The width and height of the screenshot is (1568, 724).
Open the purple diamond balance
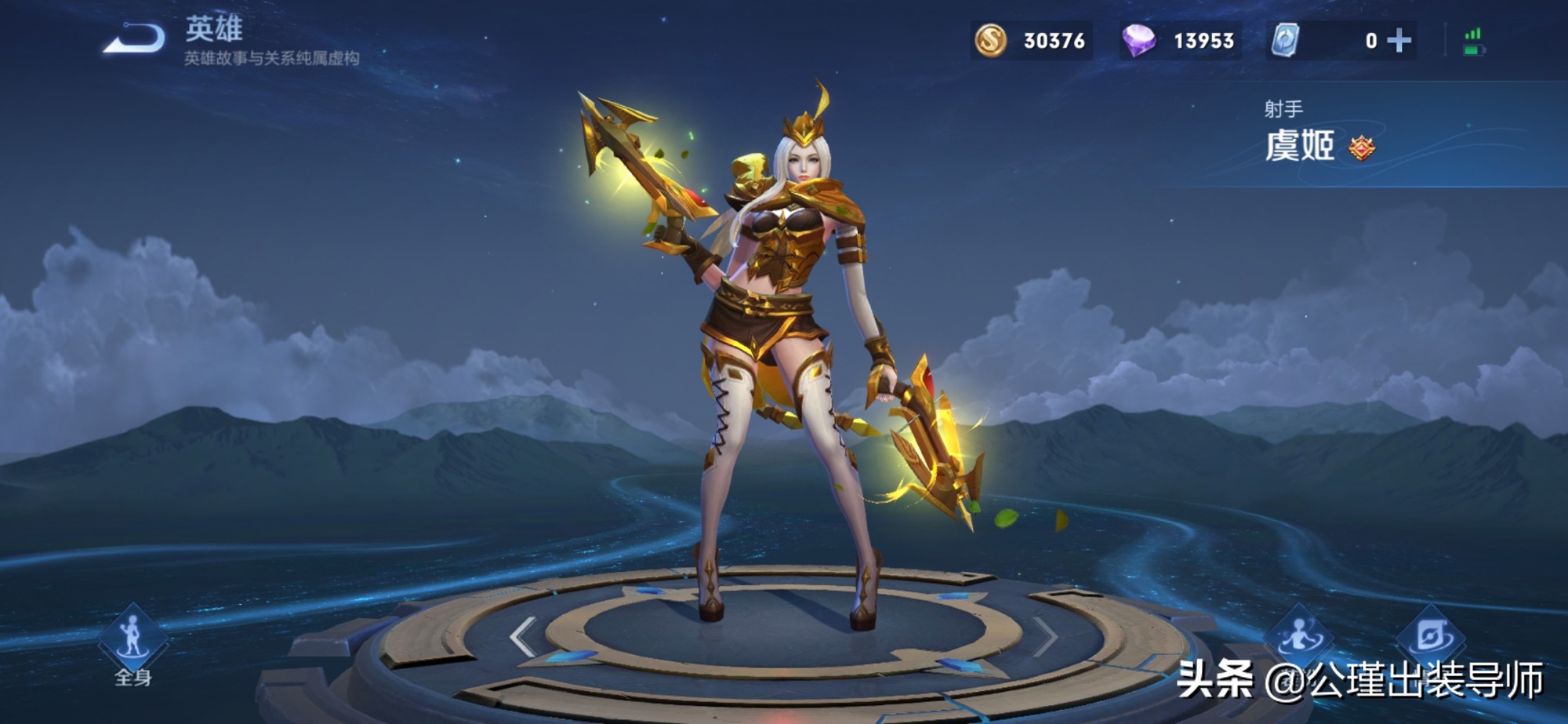pos(1138,41)
